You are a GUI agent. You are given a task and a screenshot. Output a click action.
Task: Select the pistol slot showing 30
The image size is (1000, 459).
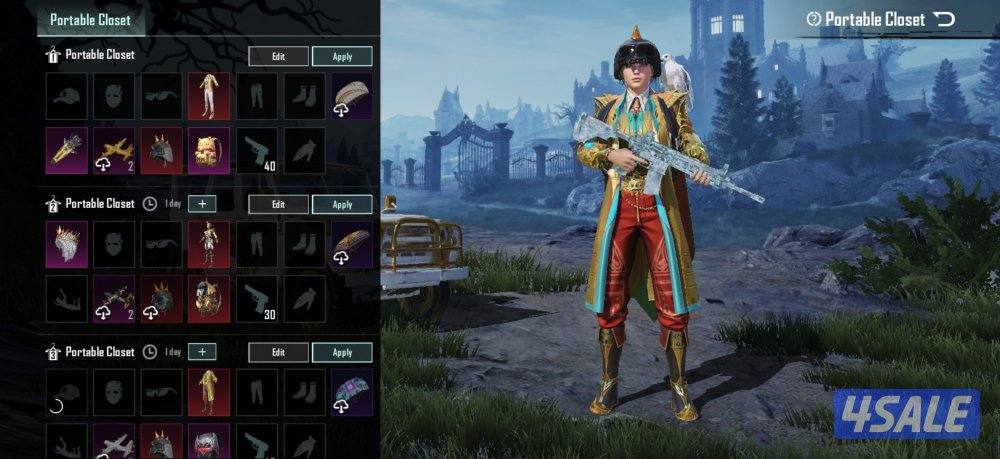257,299
